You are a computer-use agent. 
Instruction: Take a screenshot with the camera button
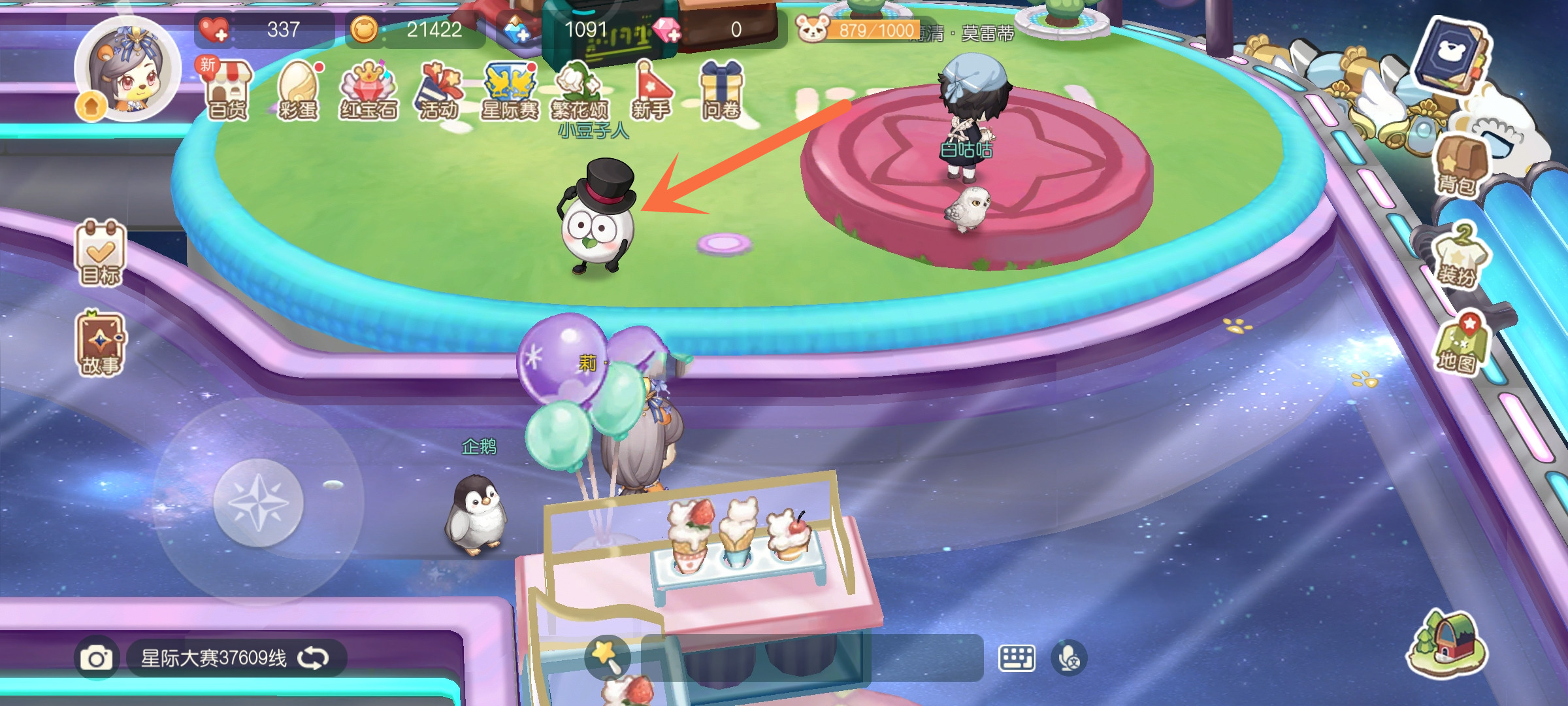pos(97,658)
